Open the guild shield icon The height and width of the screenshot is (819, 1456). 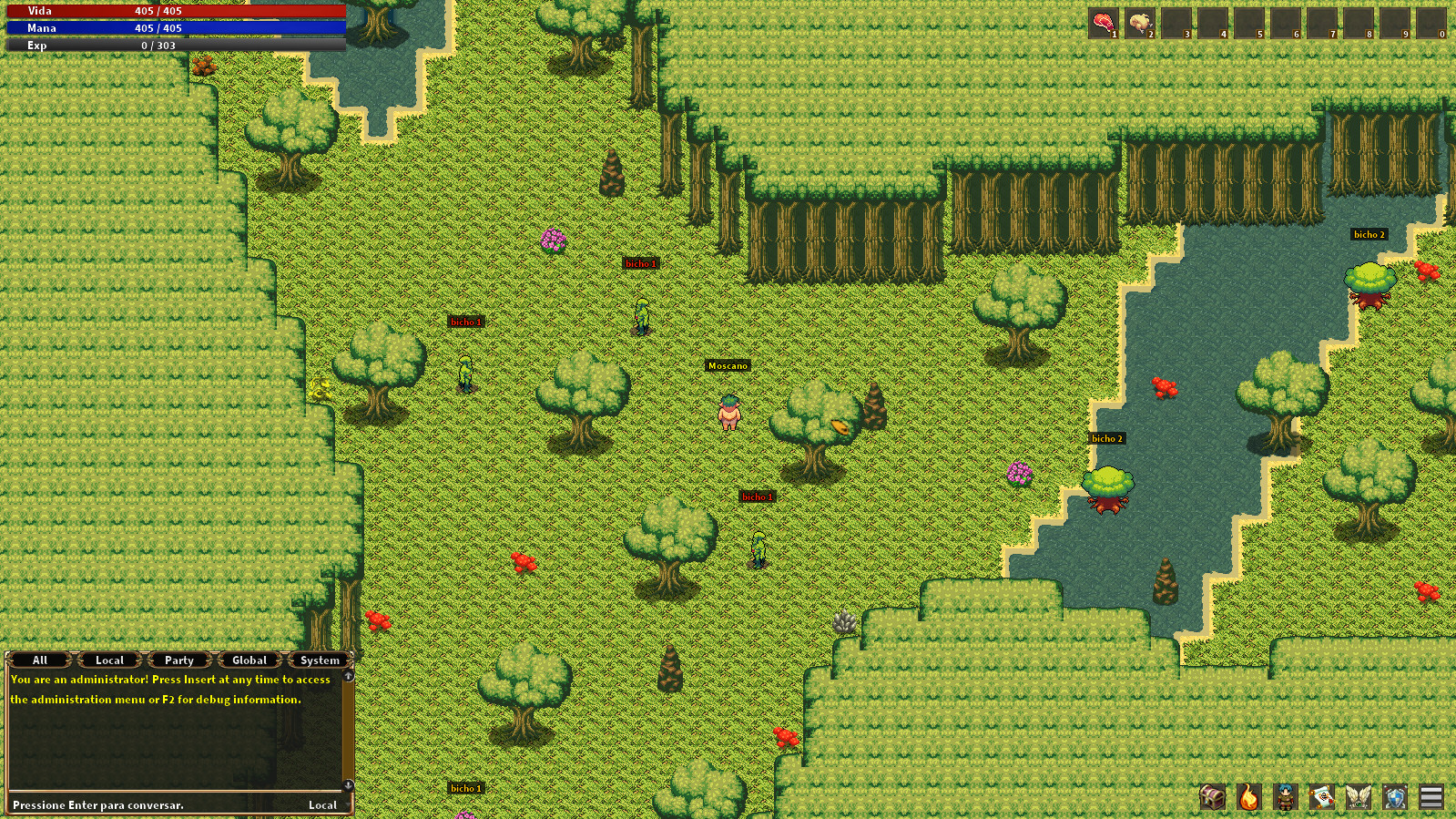click(1394, 797)
